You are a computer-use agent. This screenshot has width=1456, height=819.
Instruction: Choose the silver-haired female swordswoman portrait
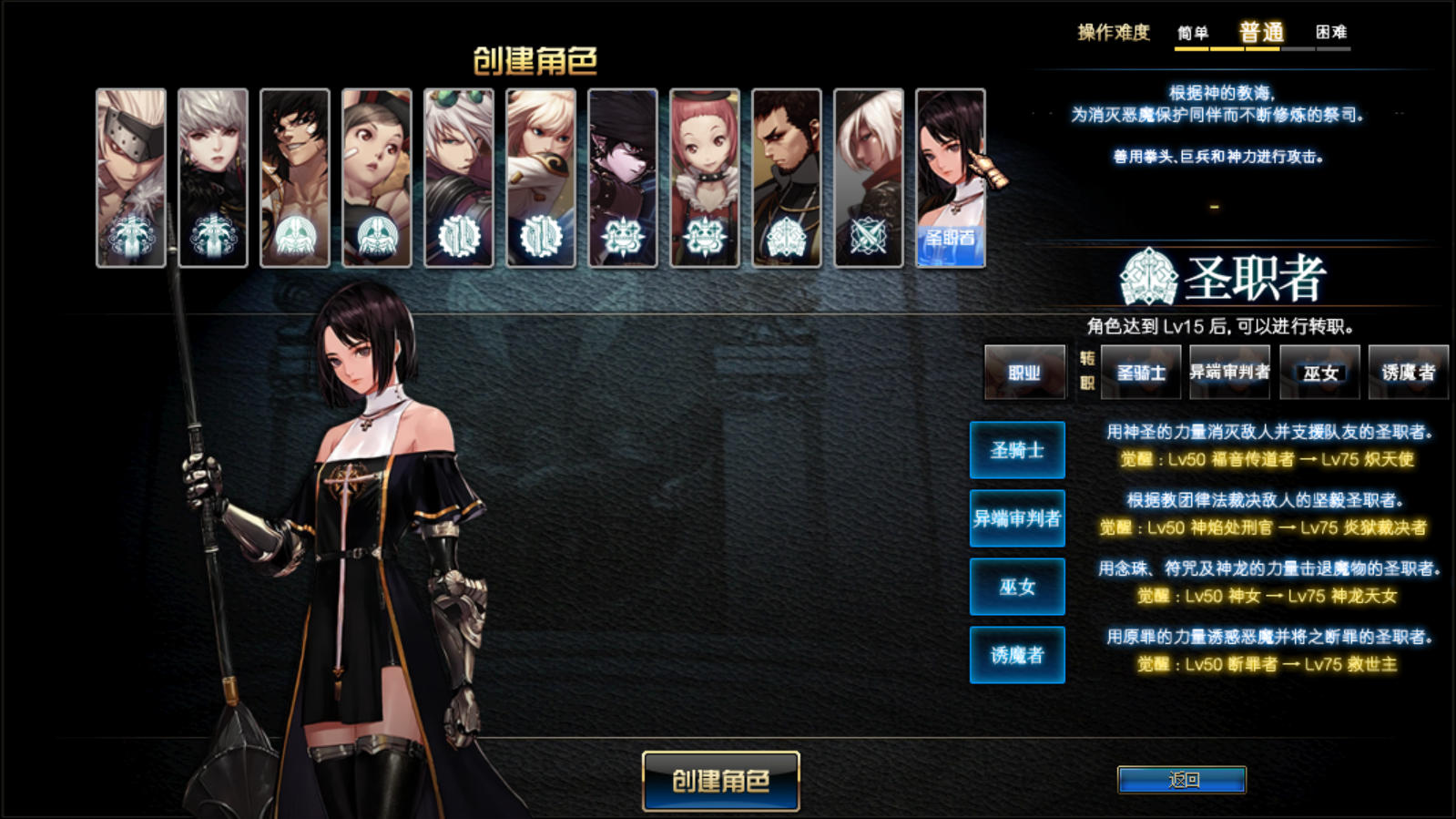(x=213, y=178)
